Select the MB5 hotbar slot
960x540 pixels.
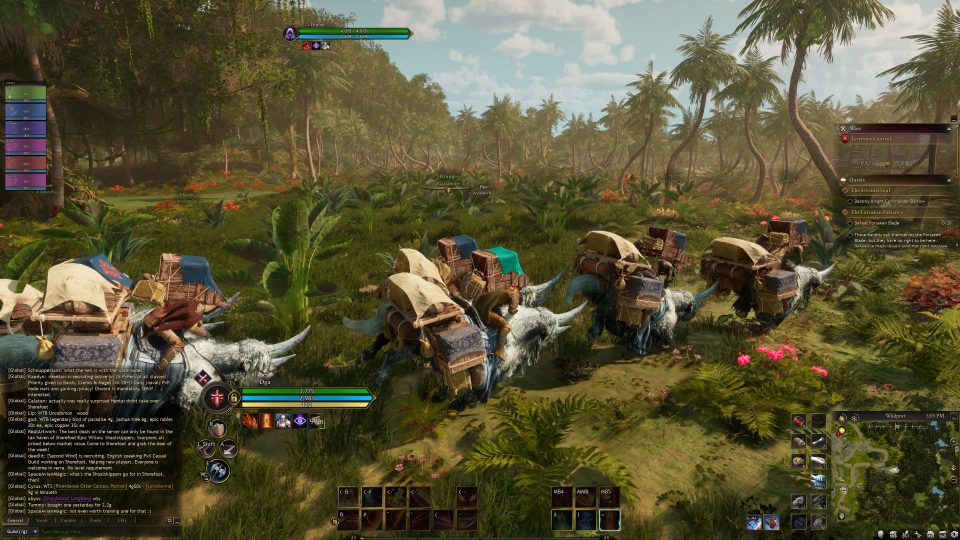click(x=608, y=493)
